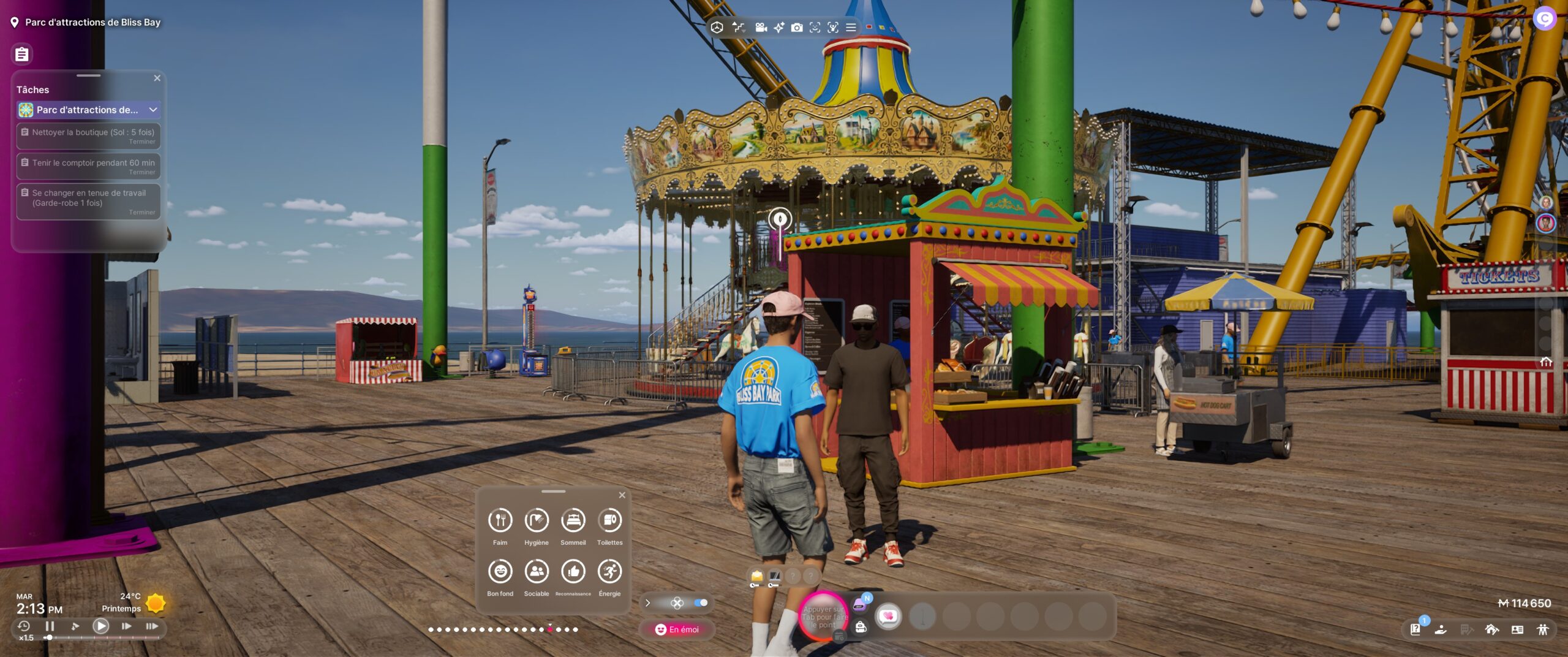Expand the Parc d'attractions task dropdown
The width and height of the screenshot is (1568, 657).
153,110
